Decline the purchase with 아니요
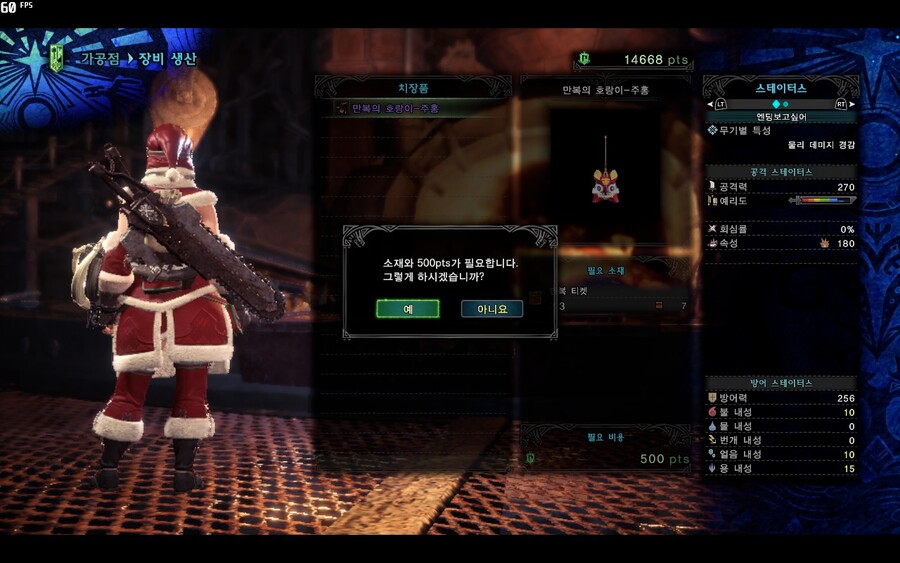Image resolution: width=900 pixels, height=563 pixels. pyautogui.click(x=492, y=309)
